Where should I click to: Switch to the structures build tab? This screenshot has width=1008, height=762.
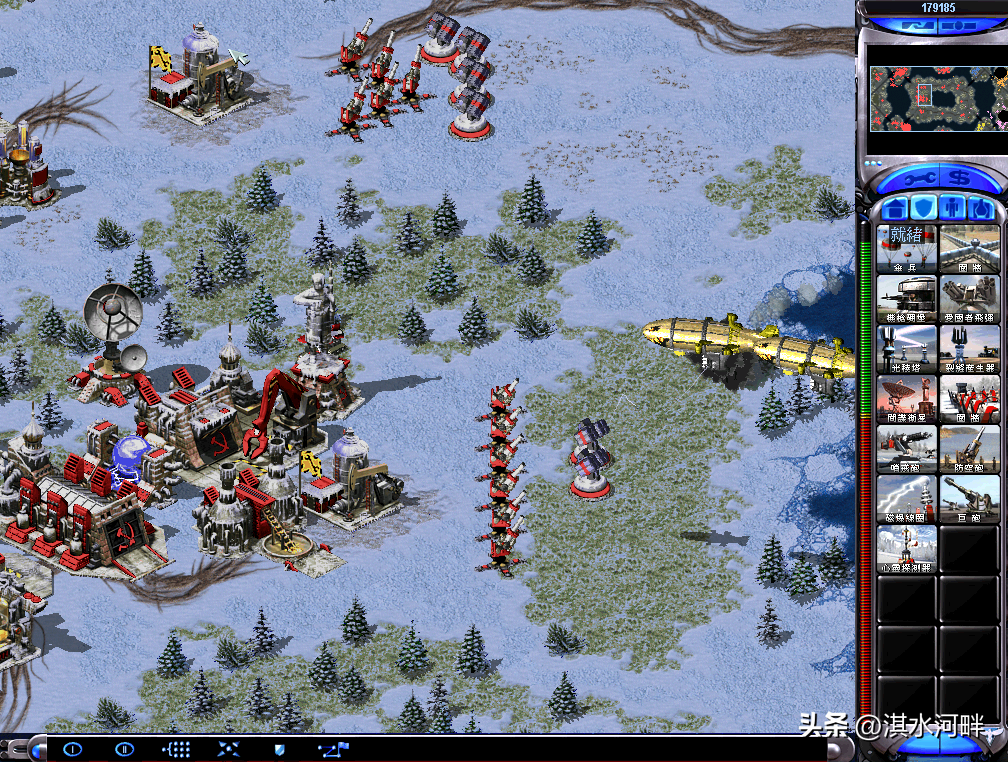[x=893, y=208]
